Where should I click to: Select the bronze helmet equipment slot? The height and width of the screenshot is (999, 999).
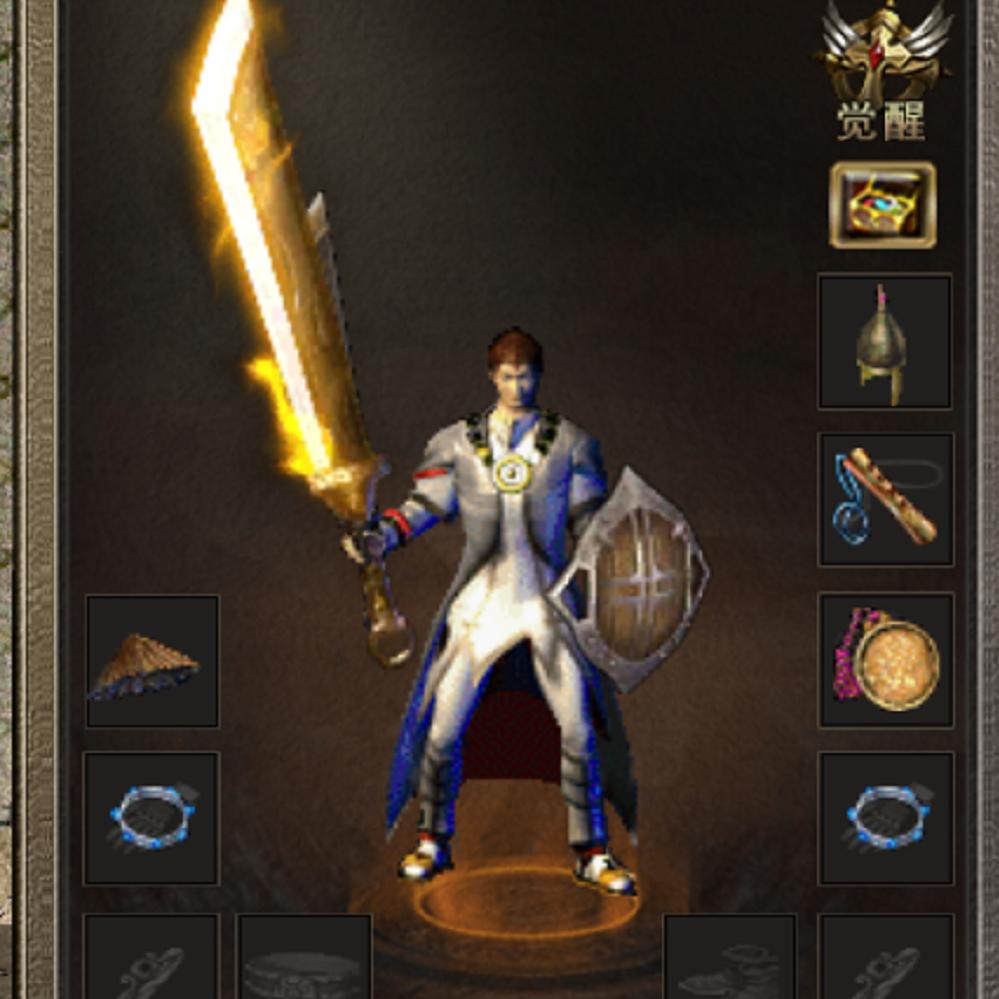(885, 342)
